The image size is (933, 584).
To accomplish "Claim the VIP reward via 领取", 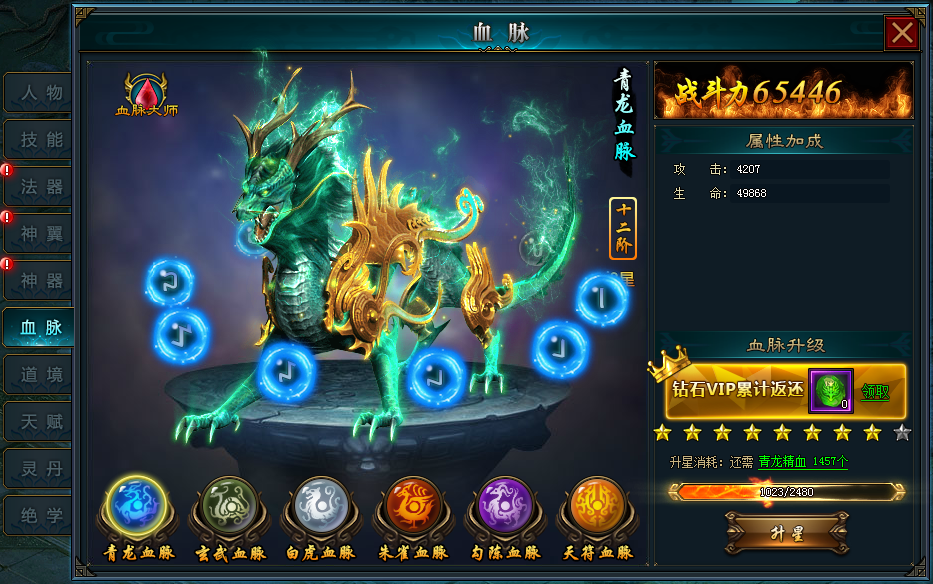I will (875, 392).
